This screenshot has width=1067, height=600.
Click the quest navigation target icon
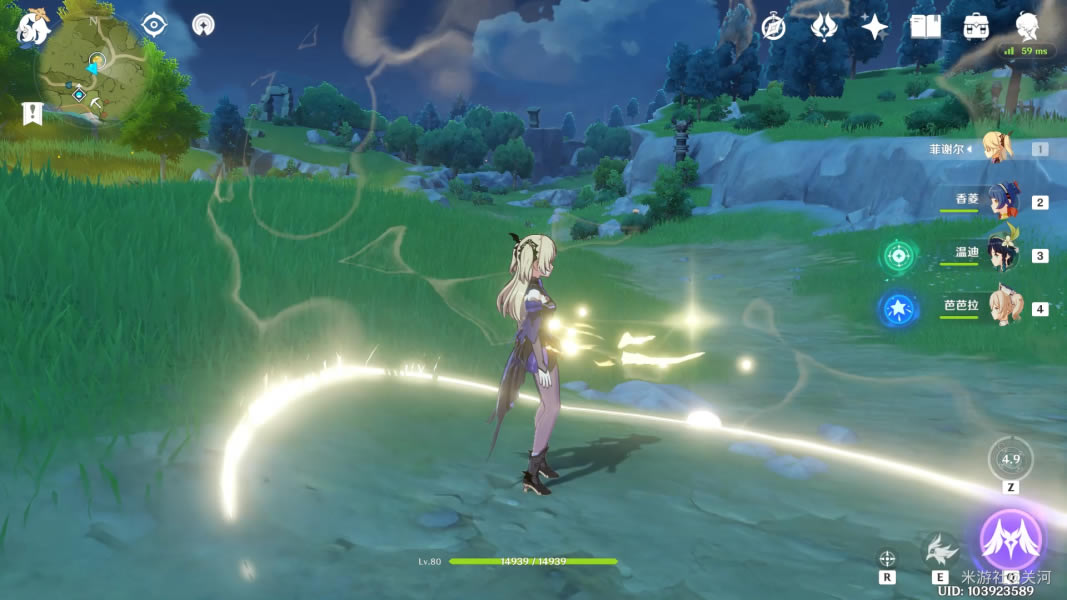point(154,25)
